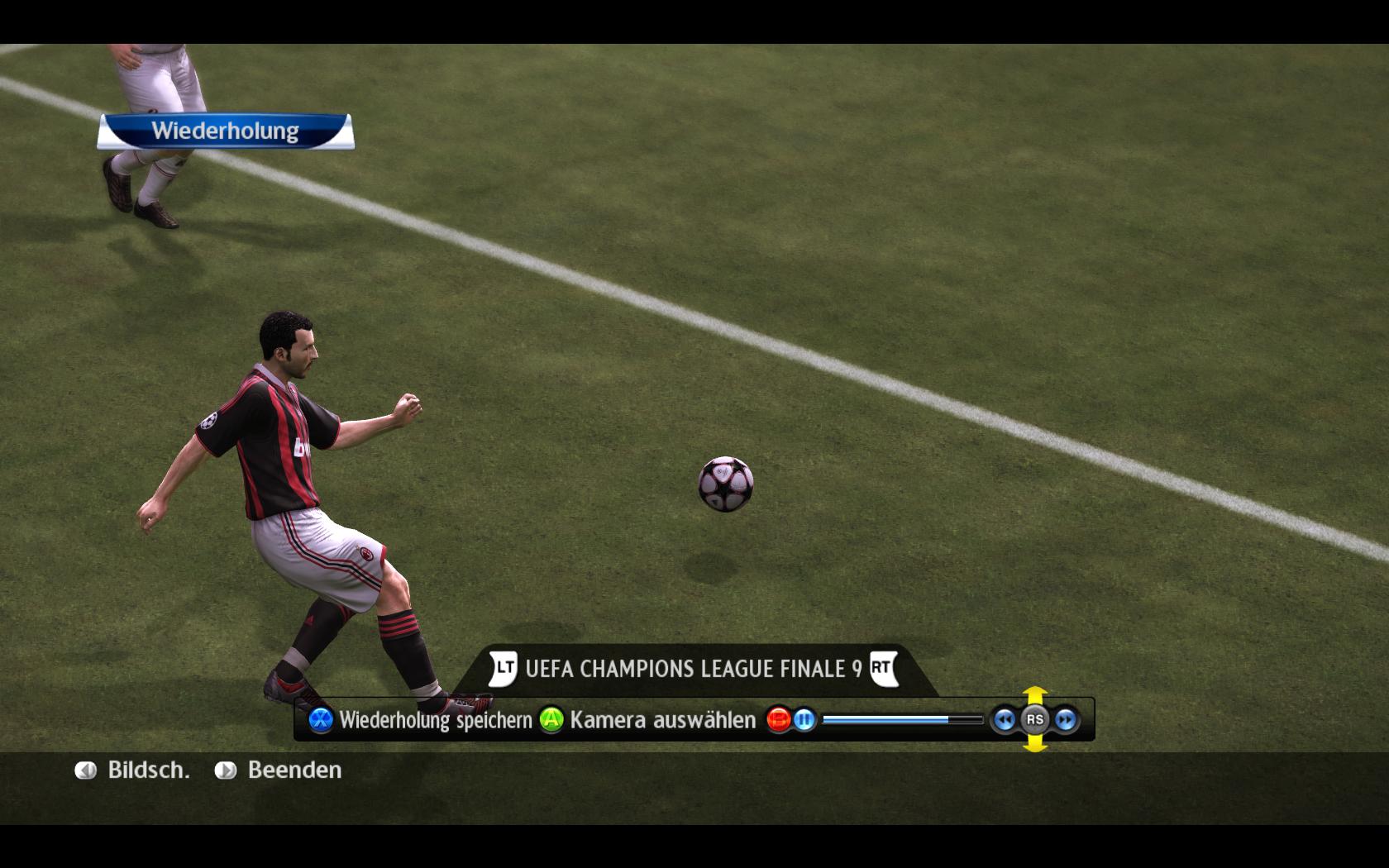This screenshot has width=1389, height=868.
Task: Rewind the replay
Action: [1004, 720]
